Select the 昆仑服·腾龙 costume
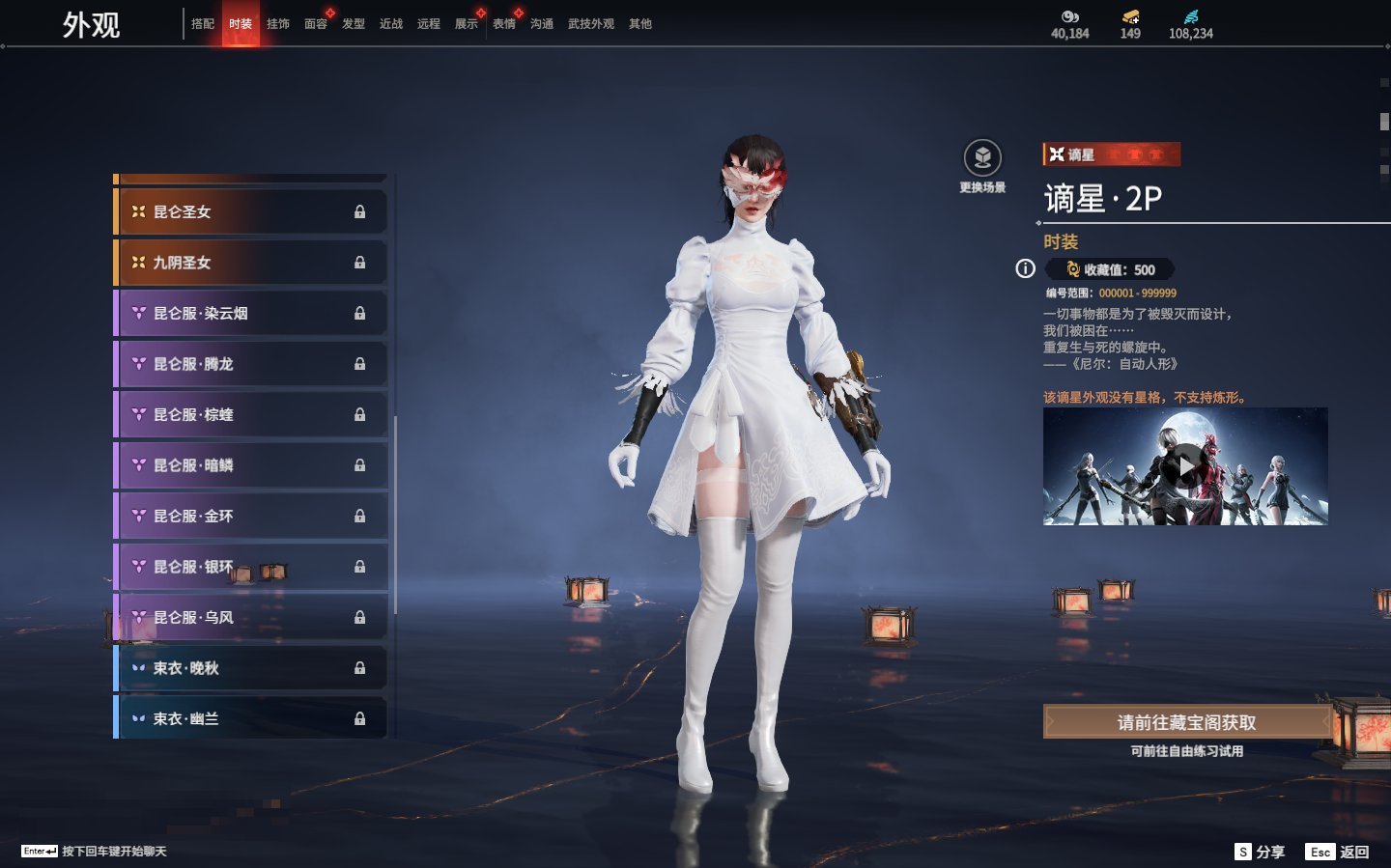This screenshot has height=868, width=1391. [x=251, y=364]
